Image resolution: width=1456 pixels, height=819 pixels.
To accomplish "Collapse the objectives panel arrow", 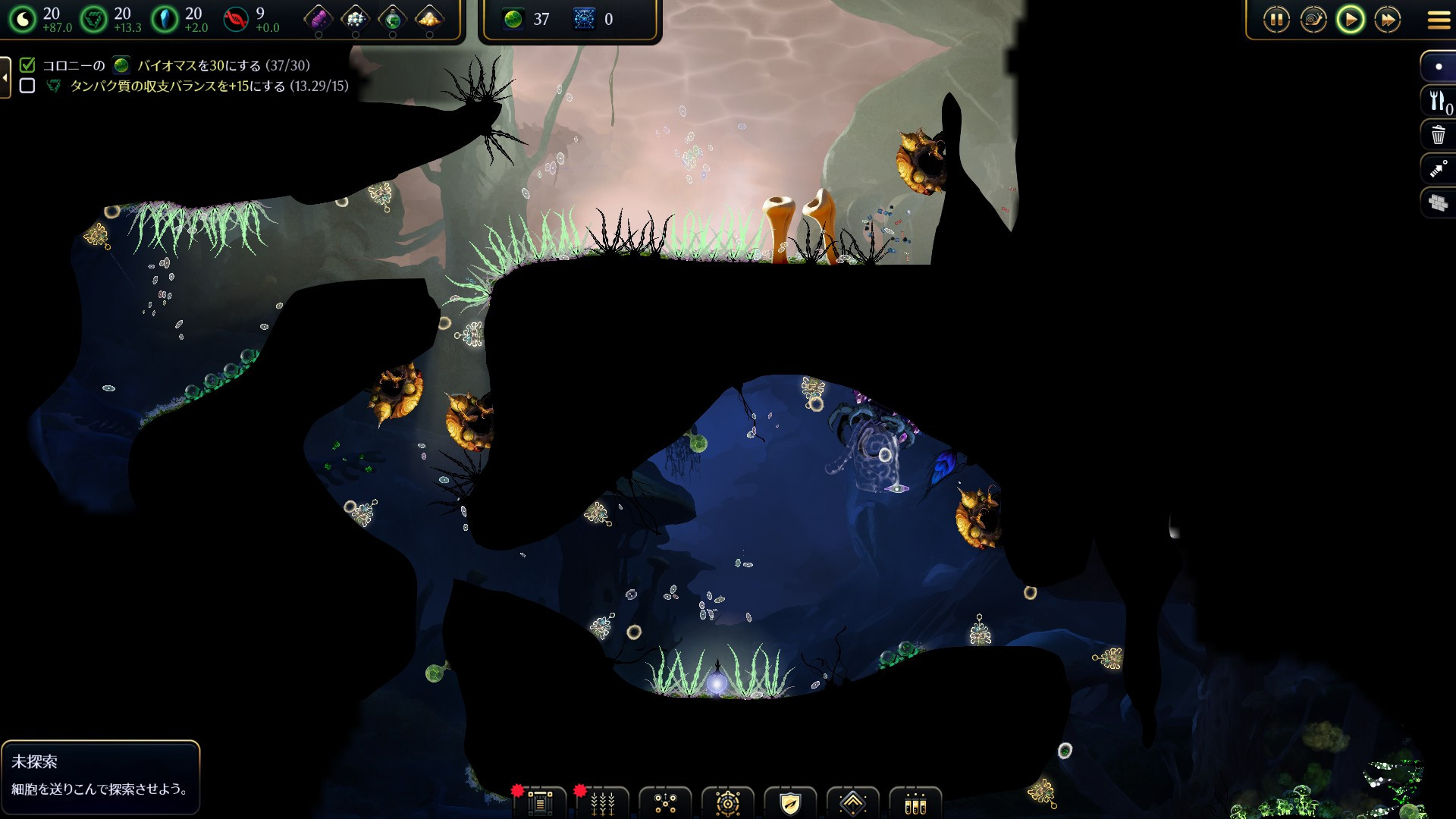I will [x=5, y=77].
